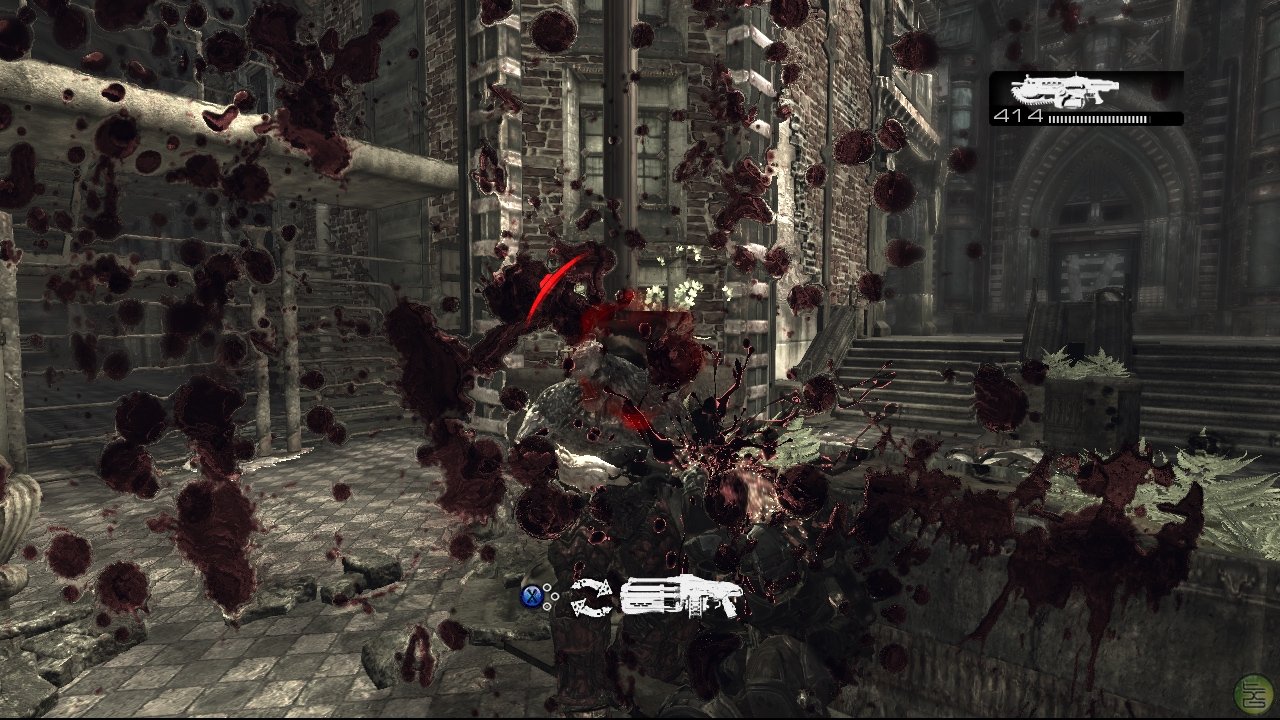Select the Lancer rifle icon above the ammo count
The height and width of the screenshot is (720, 1280).
point(1063,91)
